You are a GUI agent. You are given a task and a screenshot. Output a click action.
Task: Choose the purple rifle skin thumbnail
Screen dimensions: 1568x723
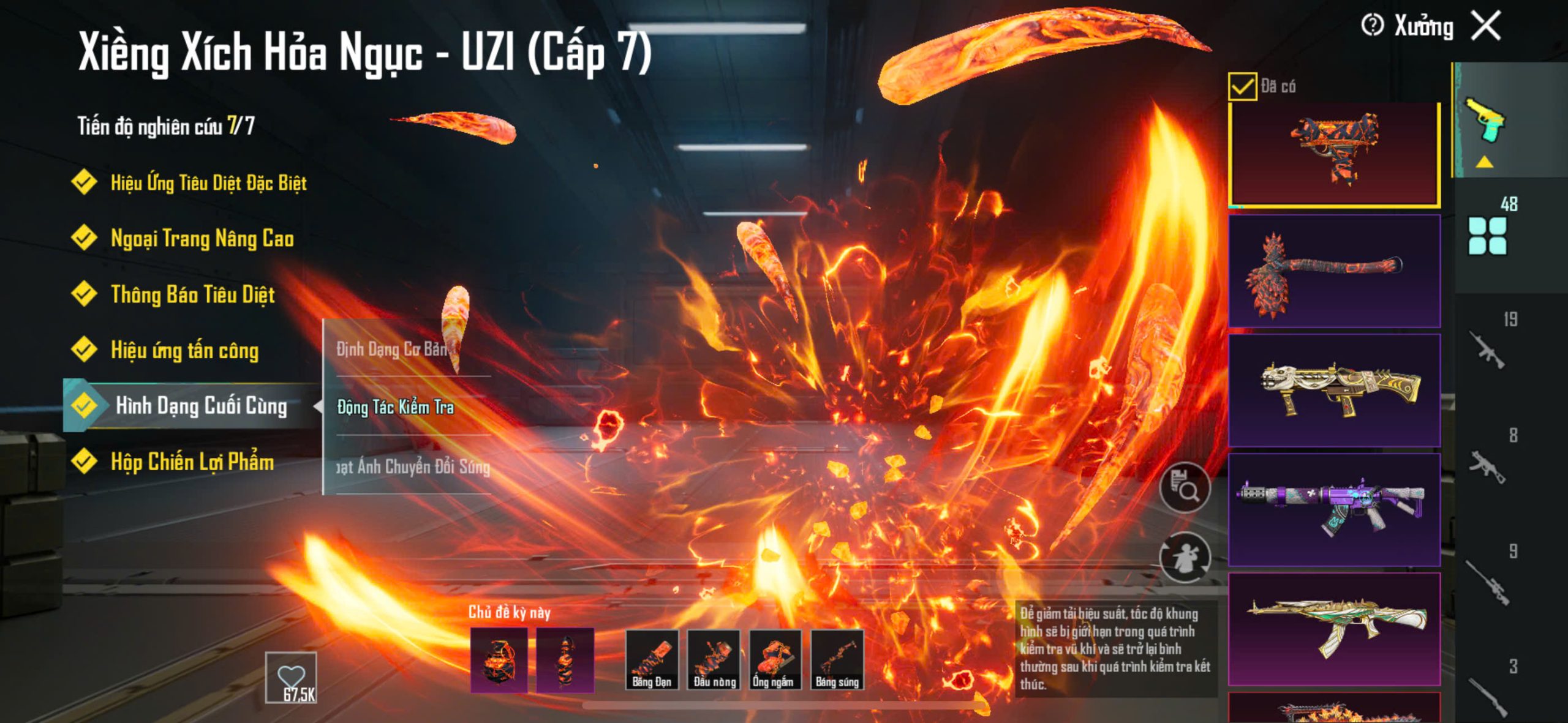tap(1334, 509)
